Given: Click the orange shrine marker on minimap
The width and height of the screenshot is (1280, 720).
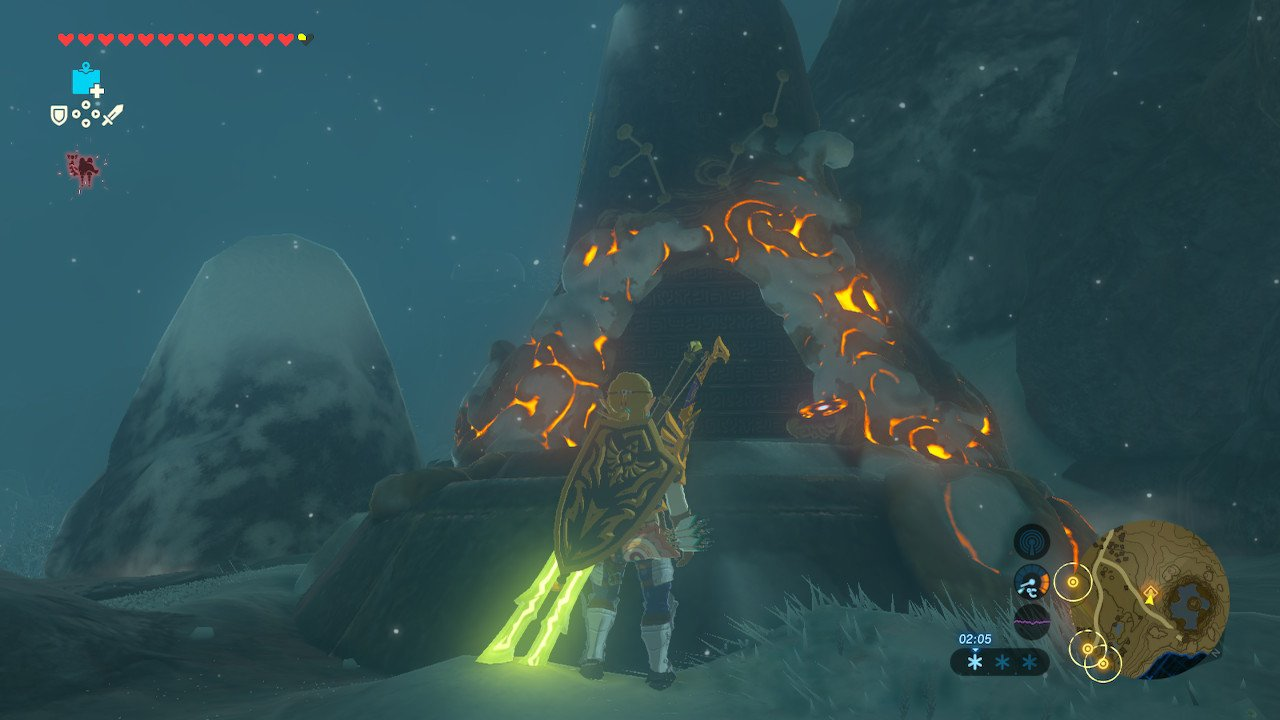Looking at the screenshot, I should pyautogui.click(x=1151, y=593).
